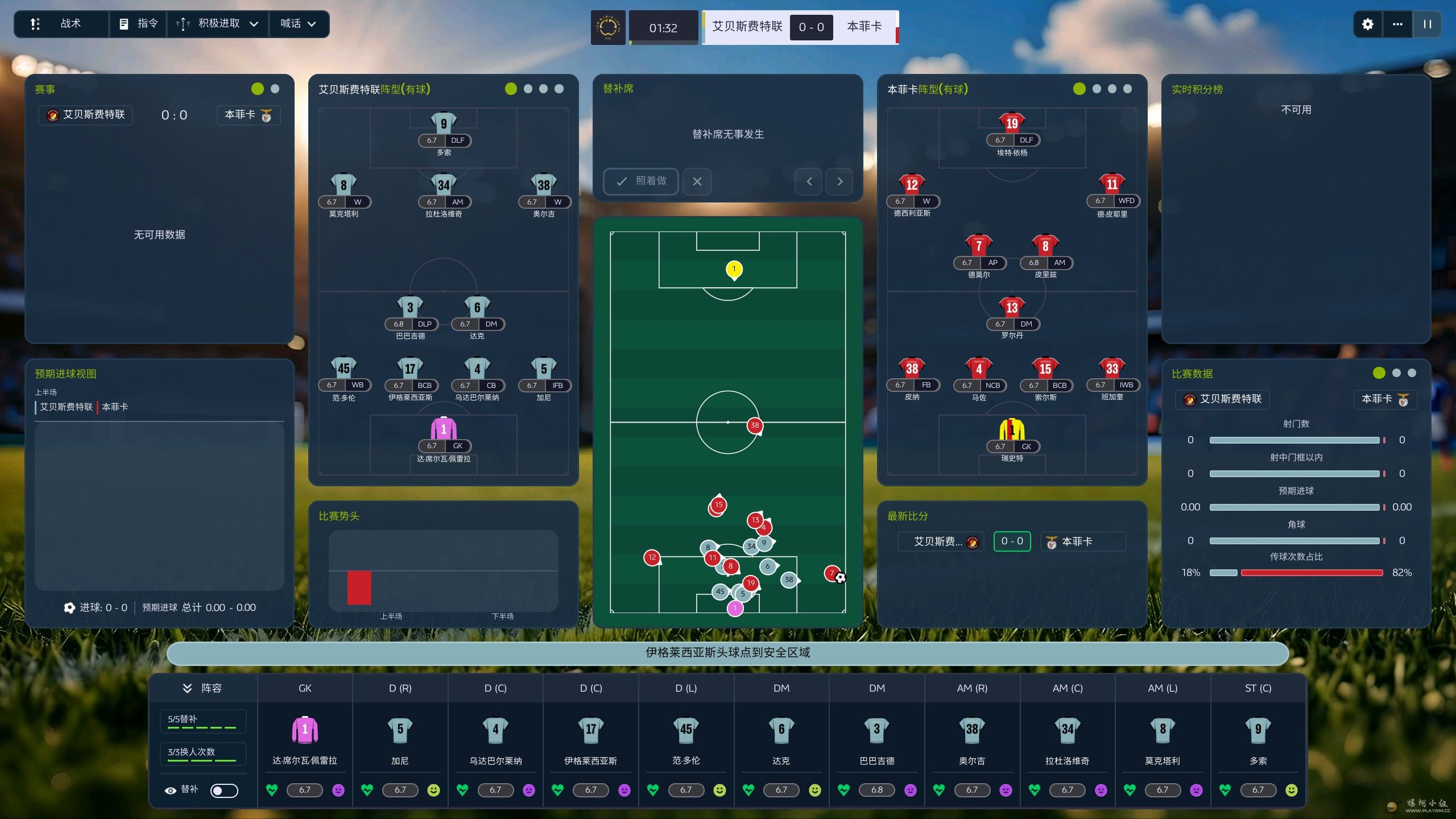Open the 喊话 shout dropdown
Viewport: 1456px width, 819px height.
[x=297, y=24]
